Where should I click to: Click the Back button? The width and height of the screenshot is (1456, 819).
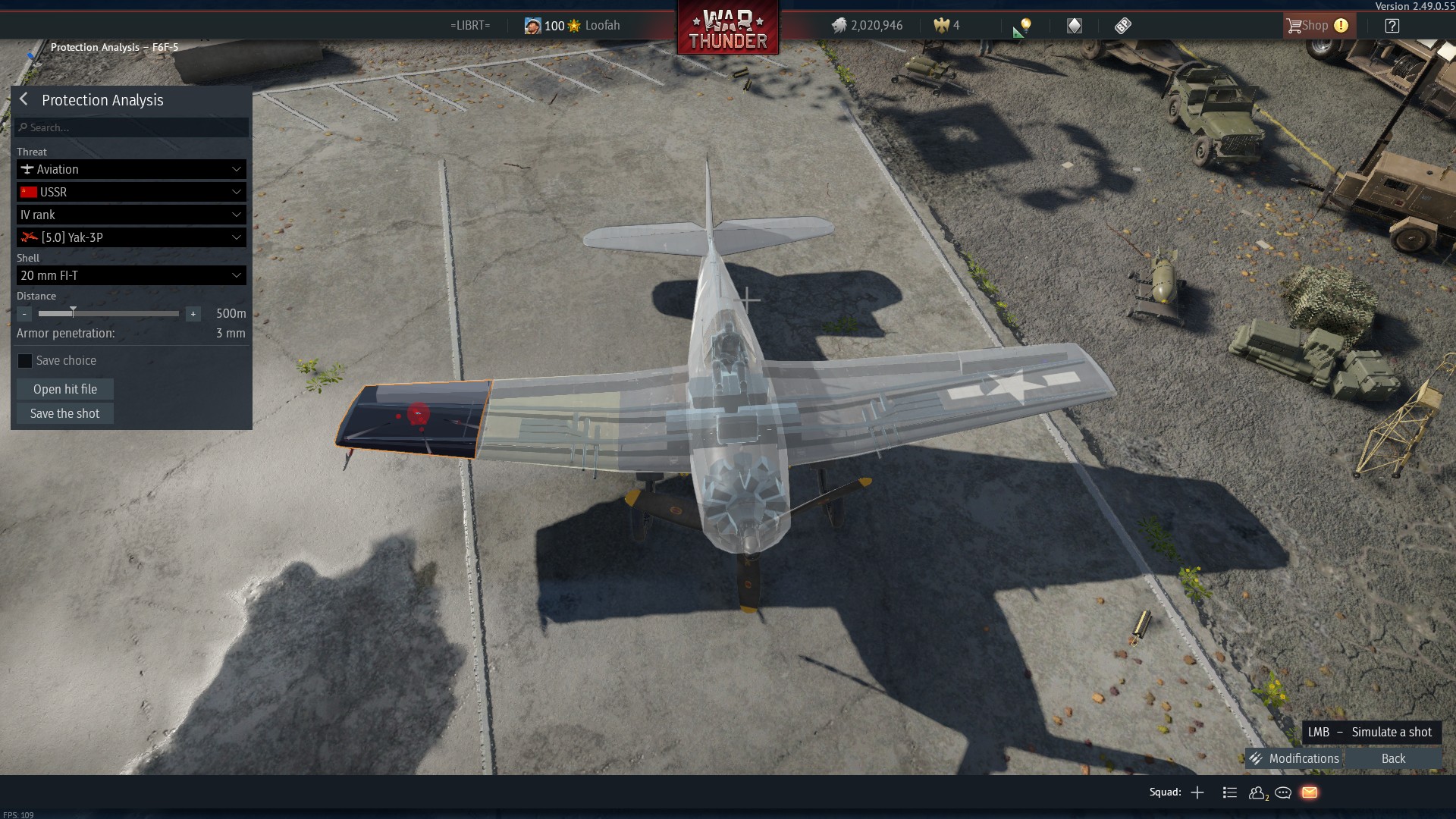point(1393,758)
